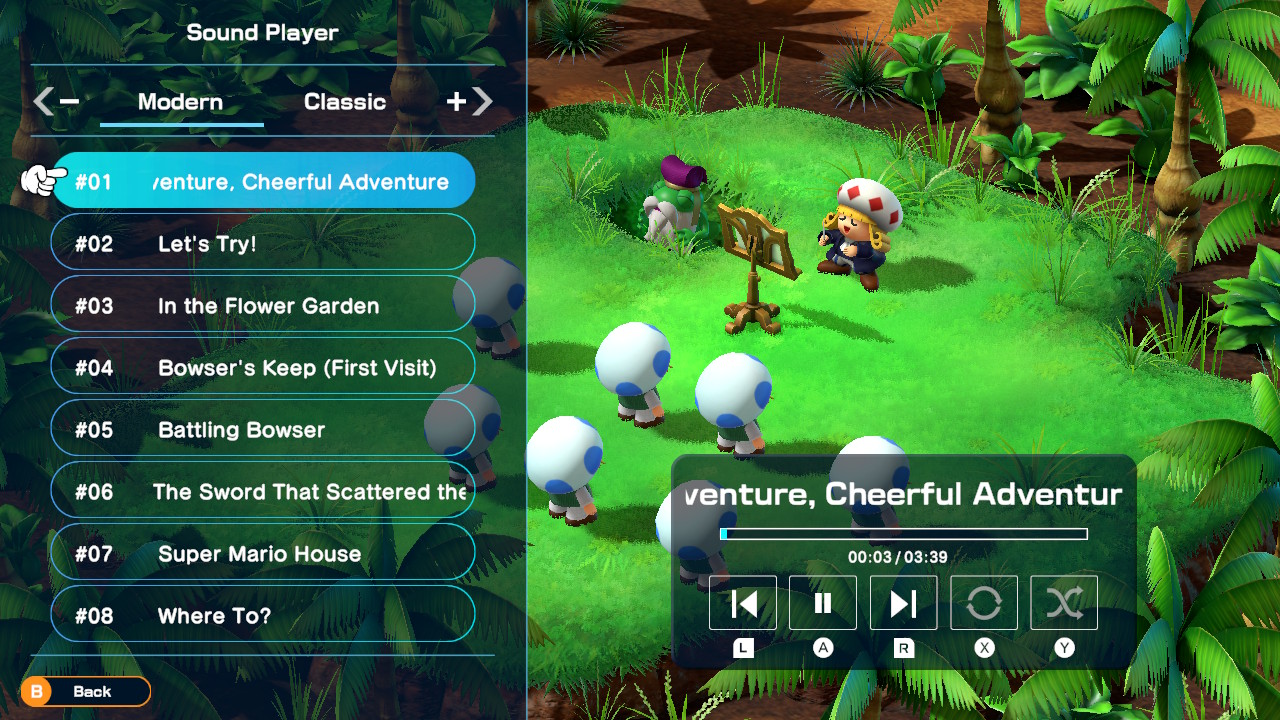Choose track #03 In the Flower Garden

point(263,305)
